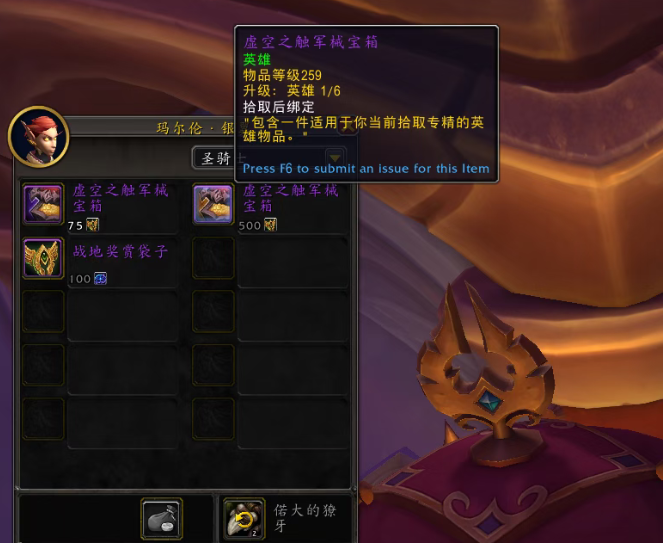Screen dimensions: 663x543
Task: Buy the Voidtouched armory chest costing 75
Action: 43,204
